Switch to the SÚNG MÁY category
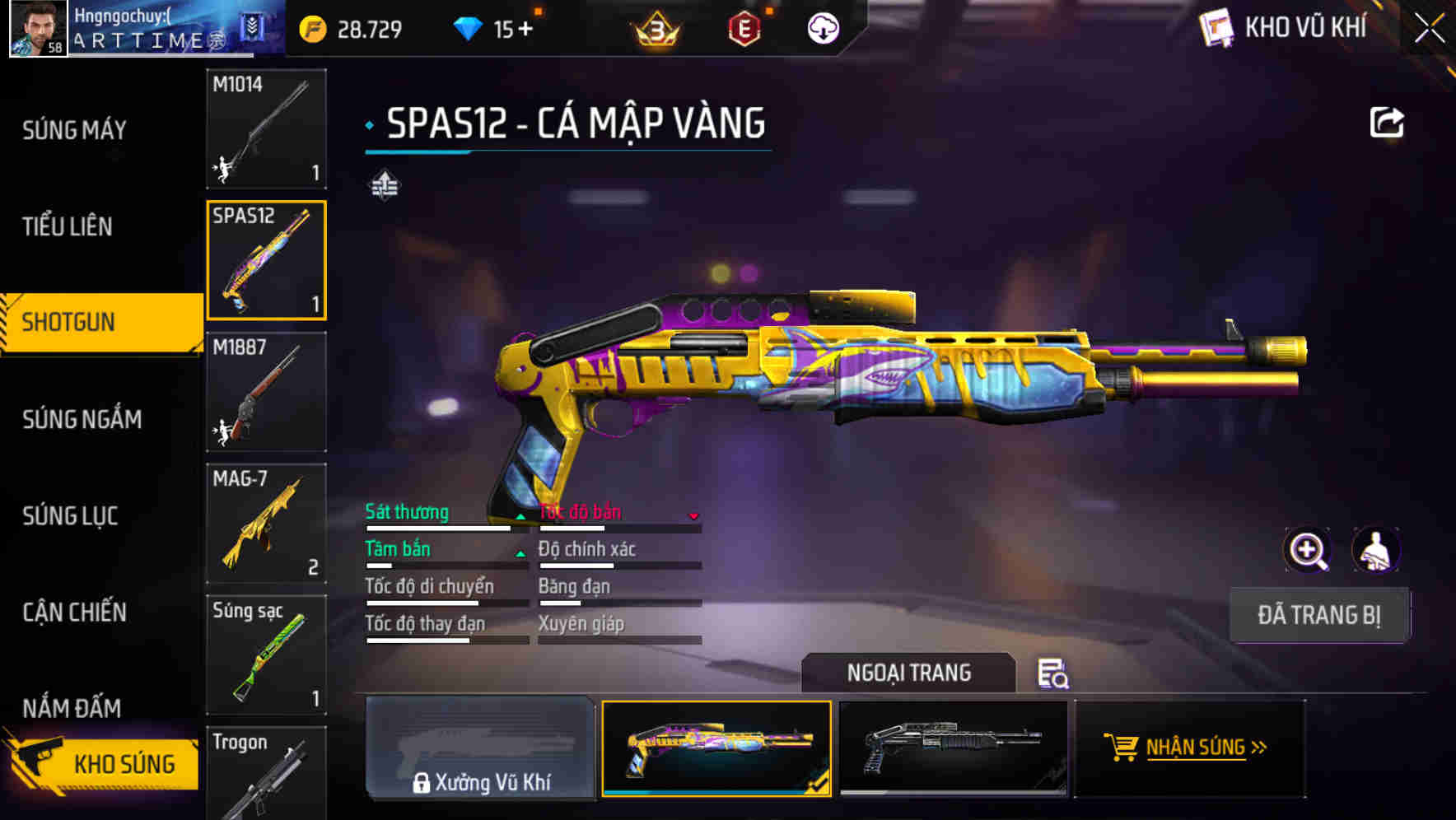Screen dimensions: 1456x820 click(74, 130)
